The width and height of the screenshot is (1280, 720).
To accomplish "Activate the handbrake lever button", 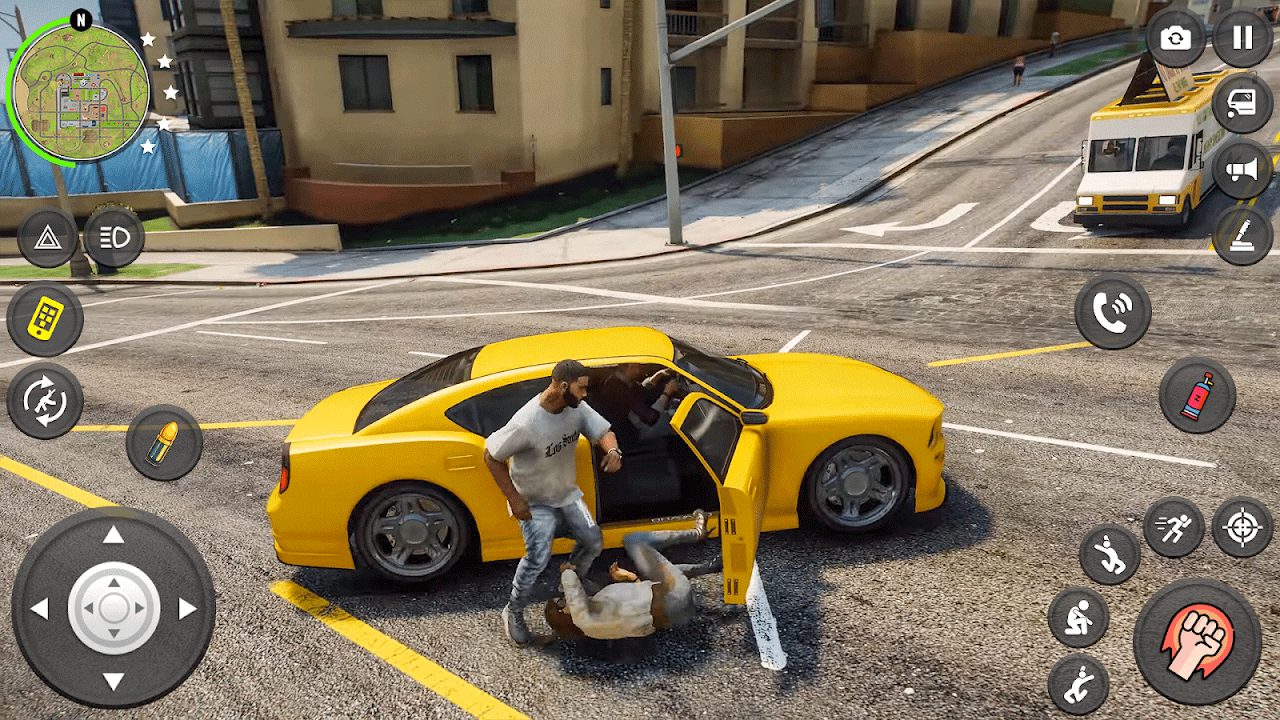I will [x=1242, y=236].
